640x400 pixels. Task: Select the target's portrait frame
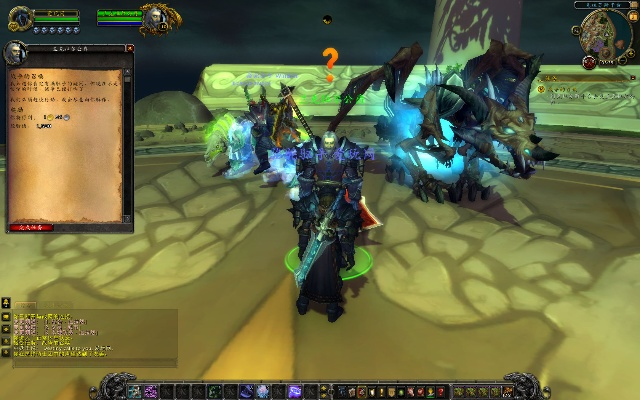156,17
